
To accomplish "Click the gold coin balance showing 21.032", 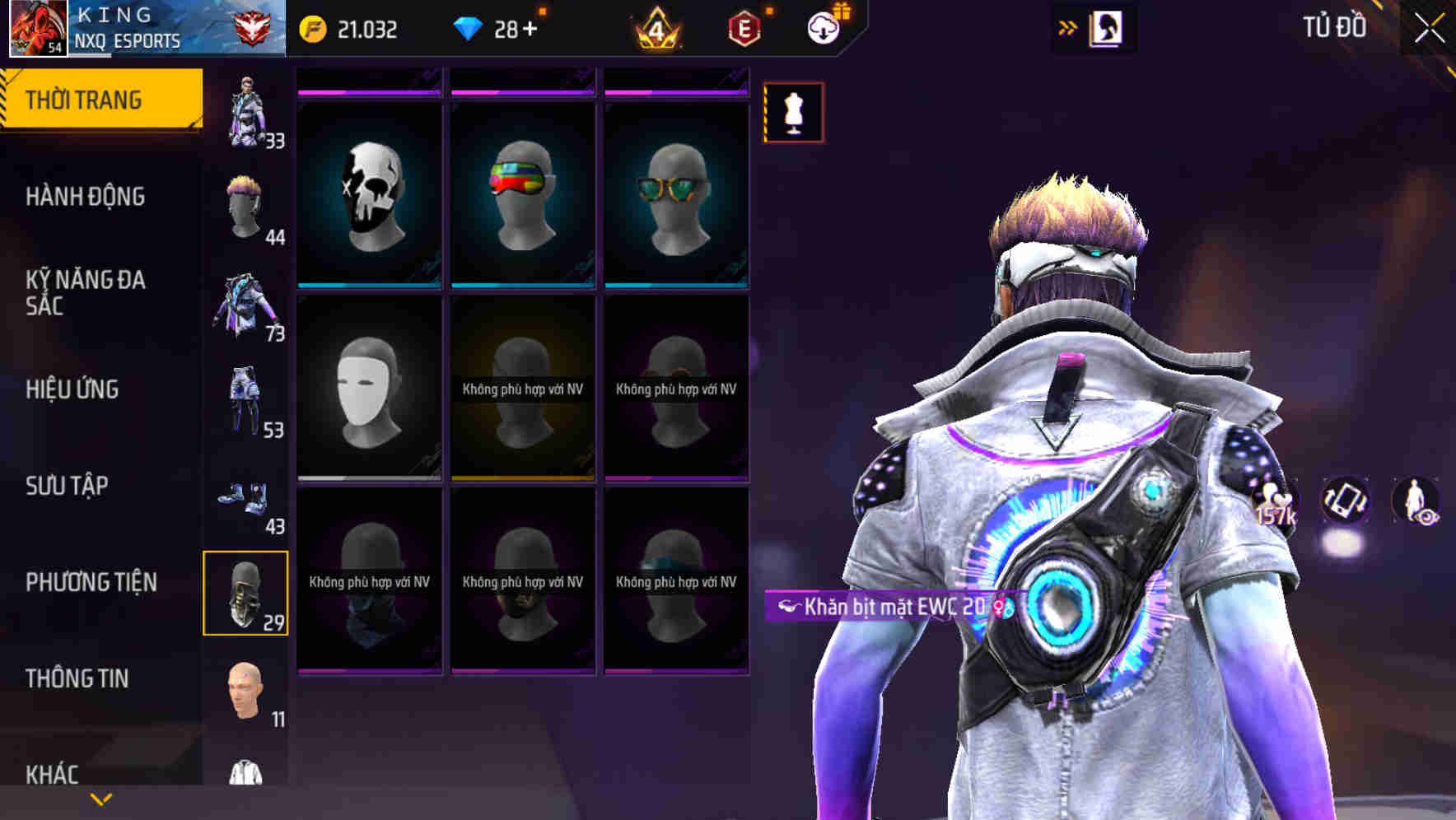I will click(x=311, y=28).
